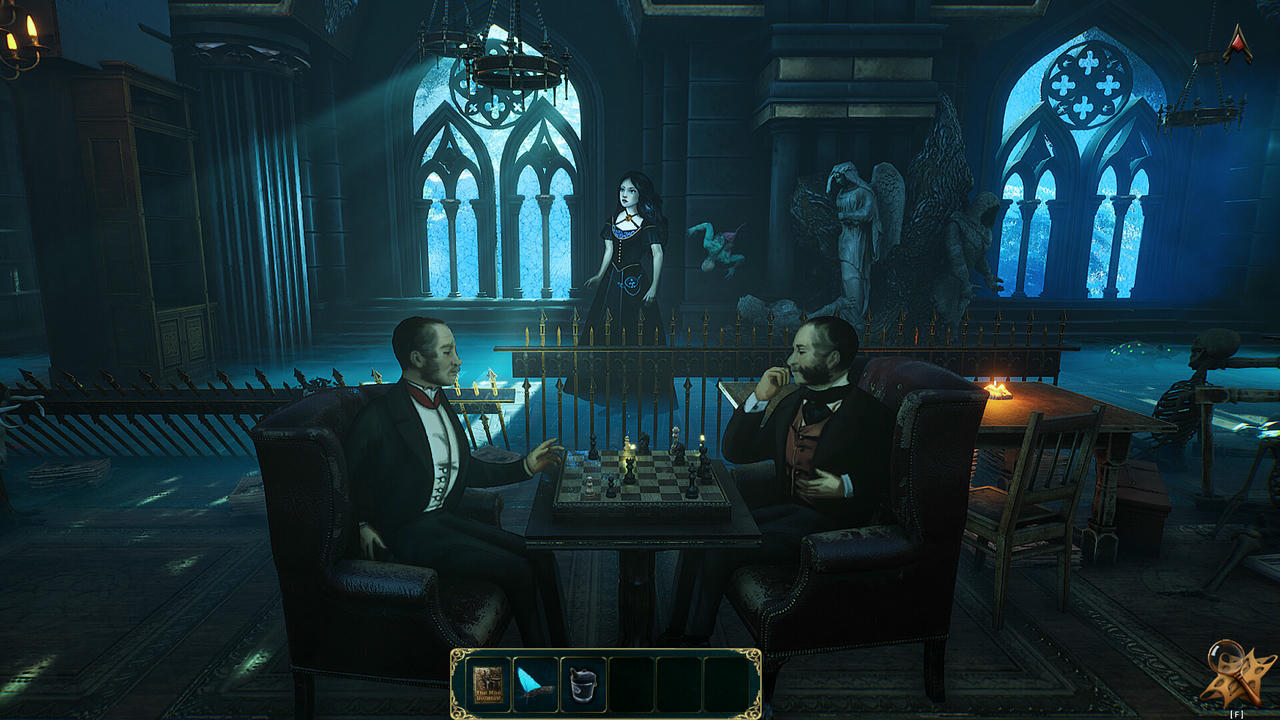Activate the magnifying glass hint star

point(1237,673)
